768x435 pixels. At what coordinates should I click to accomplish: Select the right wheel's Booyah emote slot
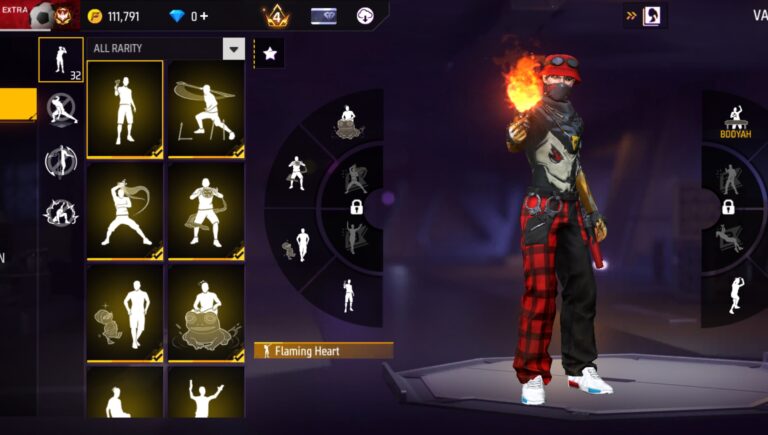(x=736, y=121)
